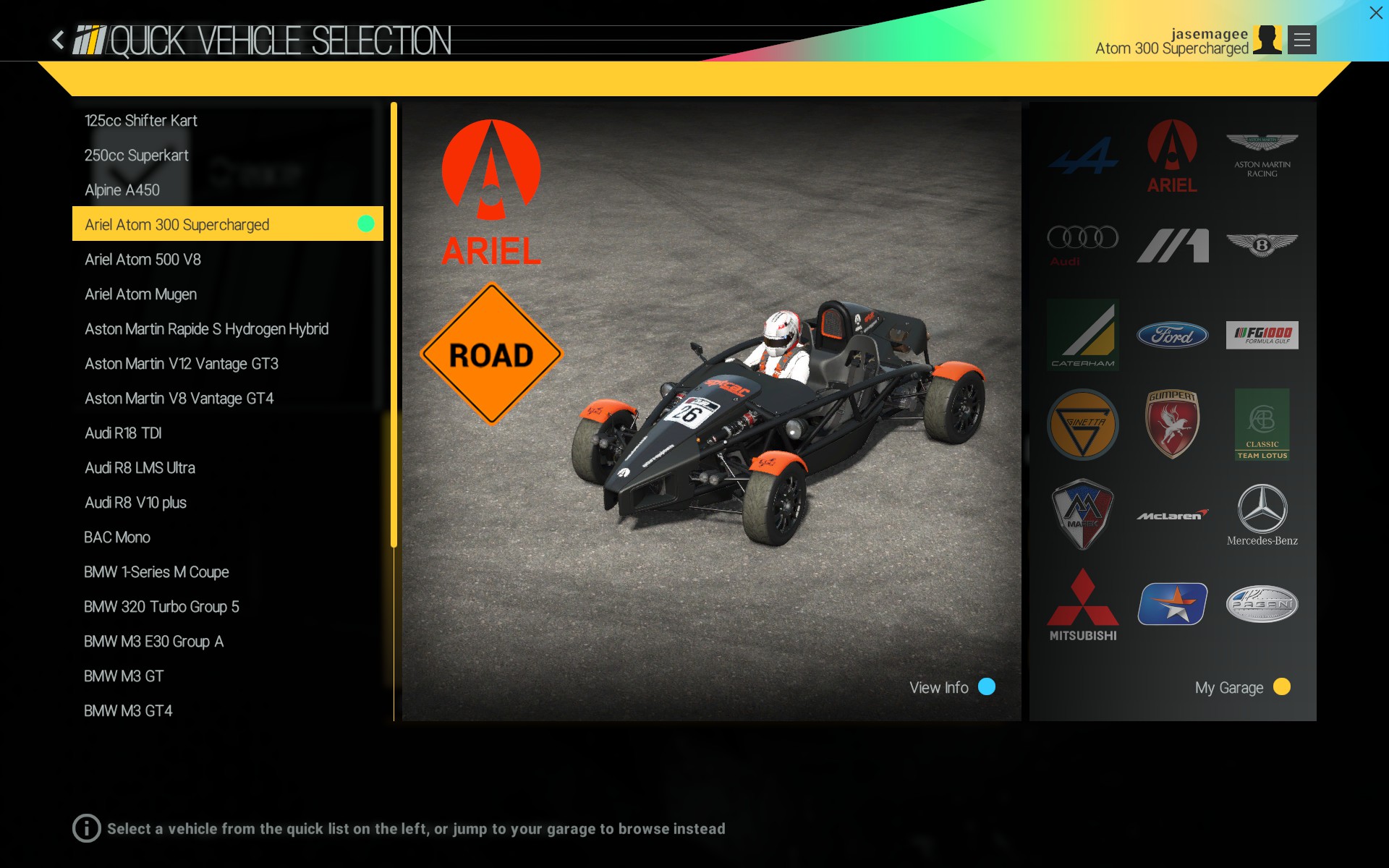
Task: Choose Alpine A450 from the vehicle list
Action: (122, 190)
